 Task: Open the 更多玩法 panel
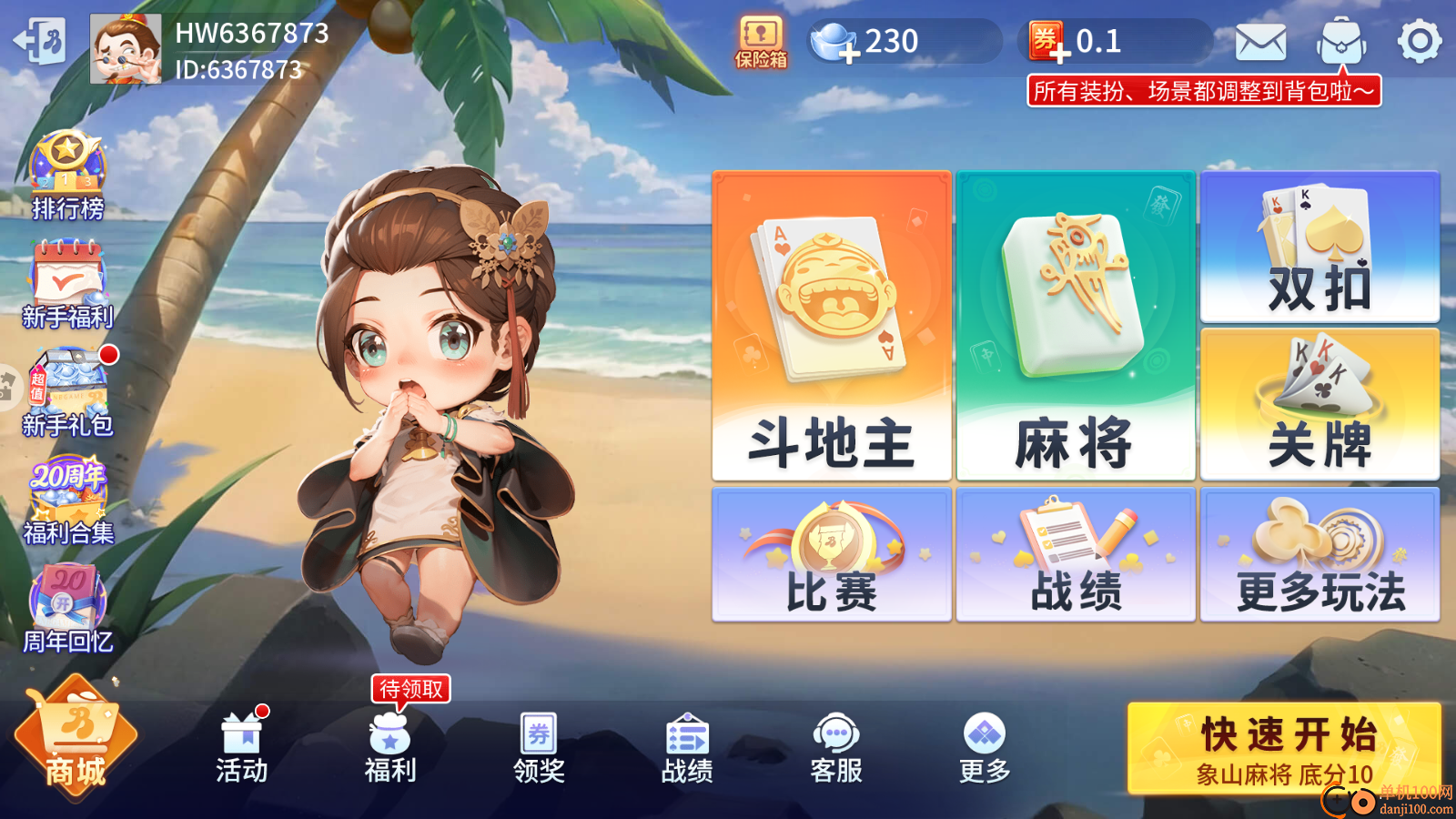(1319, 553)
